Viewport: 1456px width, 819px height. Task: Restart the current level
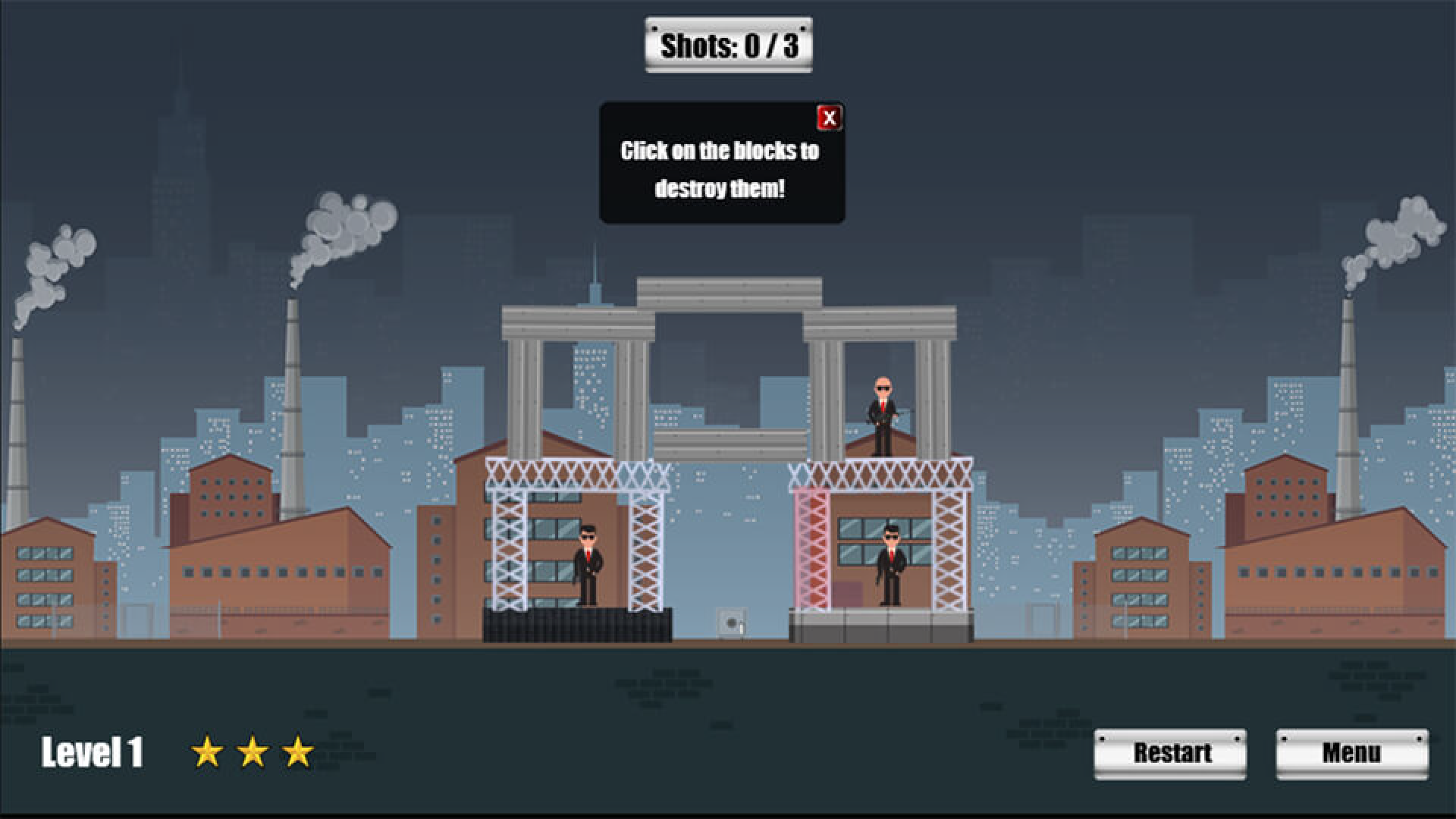pyautogui.click(x=1170, y=753)
